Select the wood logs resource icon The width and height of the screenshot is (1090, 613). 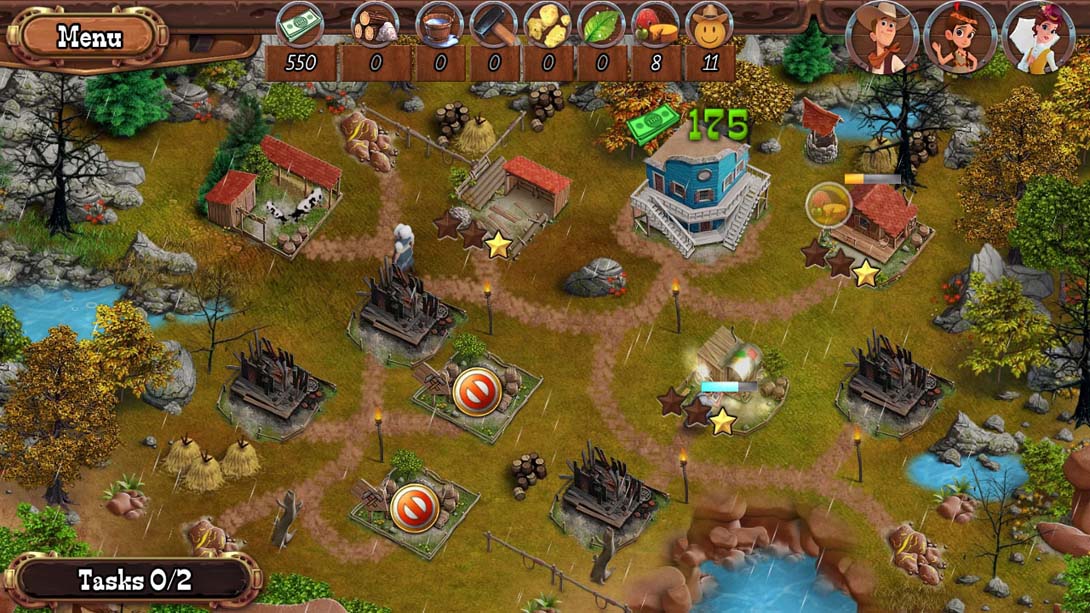(x=375, y=25)
